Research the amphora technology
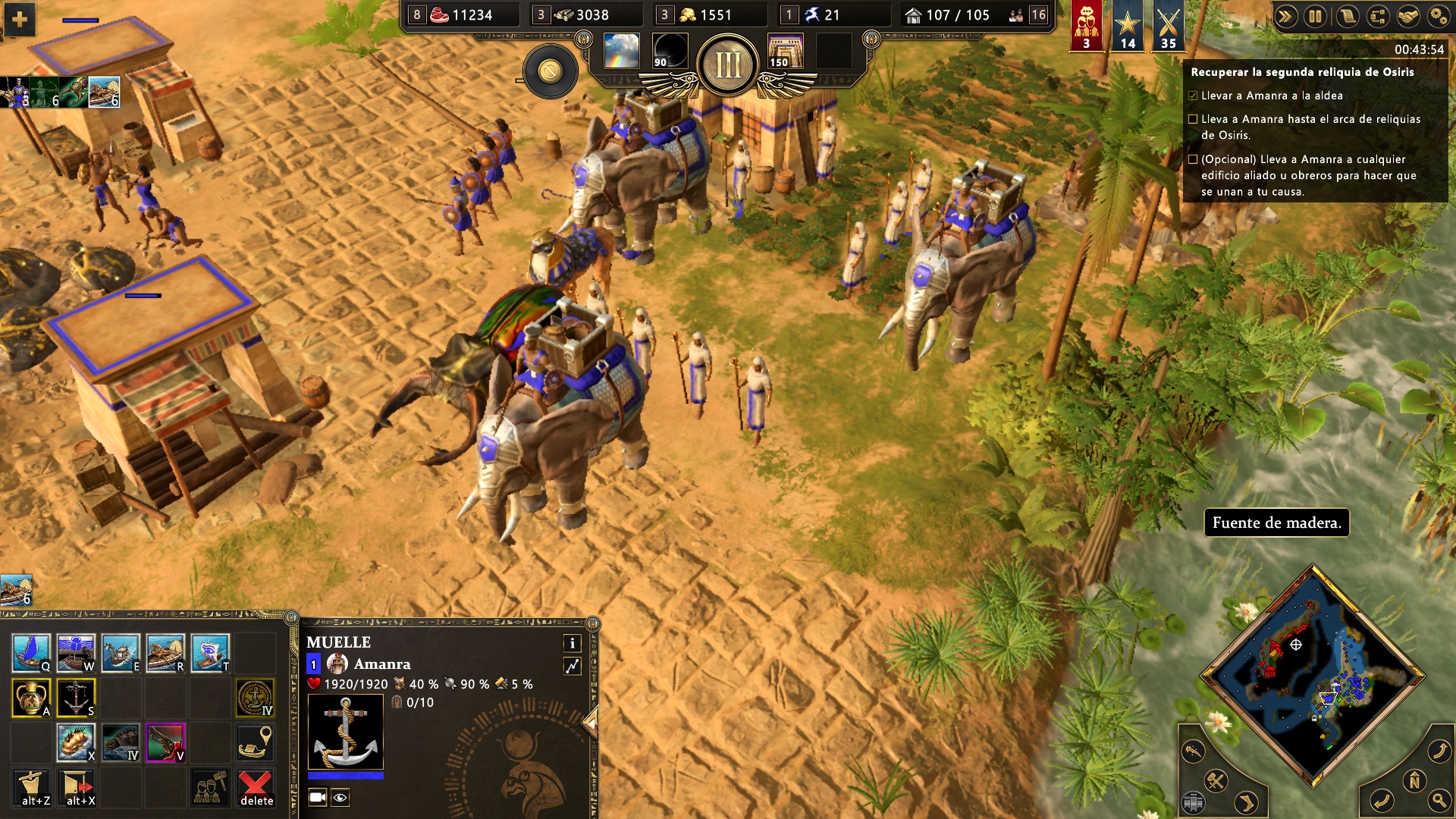This screenshot has height=819, width=1456. click(x=31, y=697)
